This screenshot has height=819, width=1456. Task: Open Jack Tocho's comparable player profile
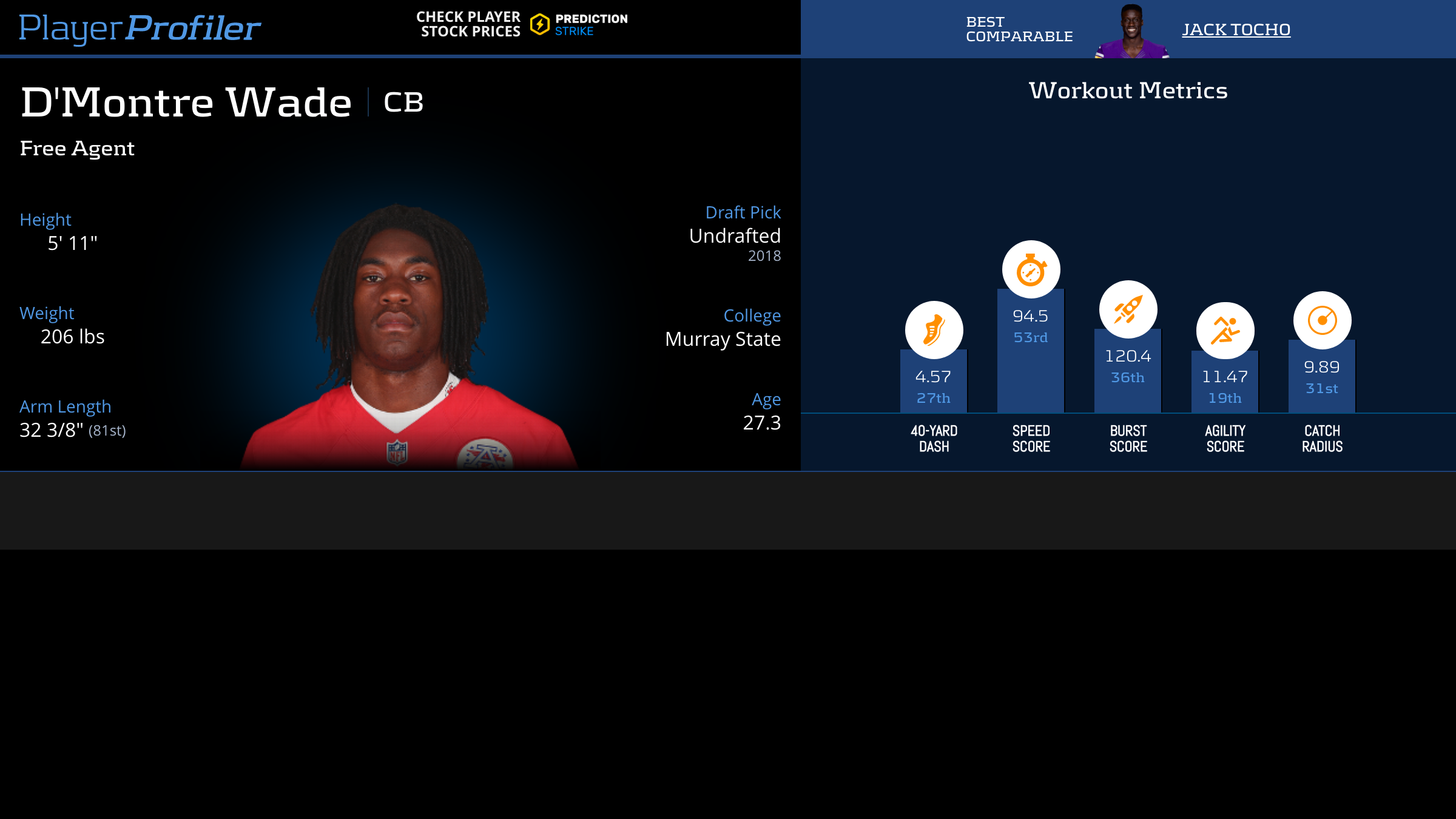[x=1236, y=29]
